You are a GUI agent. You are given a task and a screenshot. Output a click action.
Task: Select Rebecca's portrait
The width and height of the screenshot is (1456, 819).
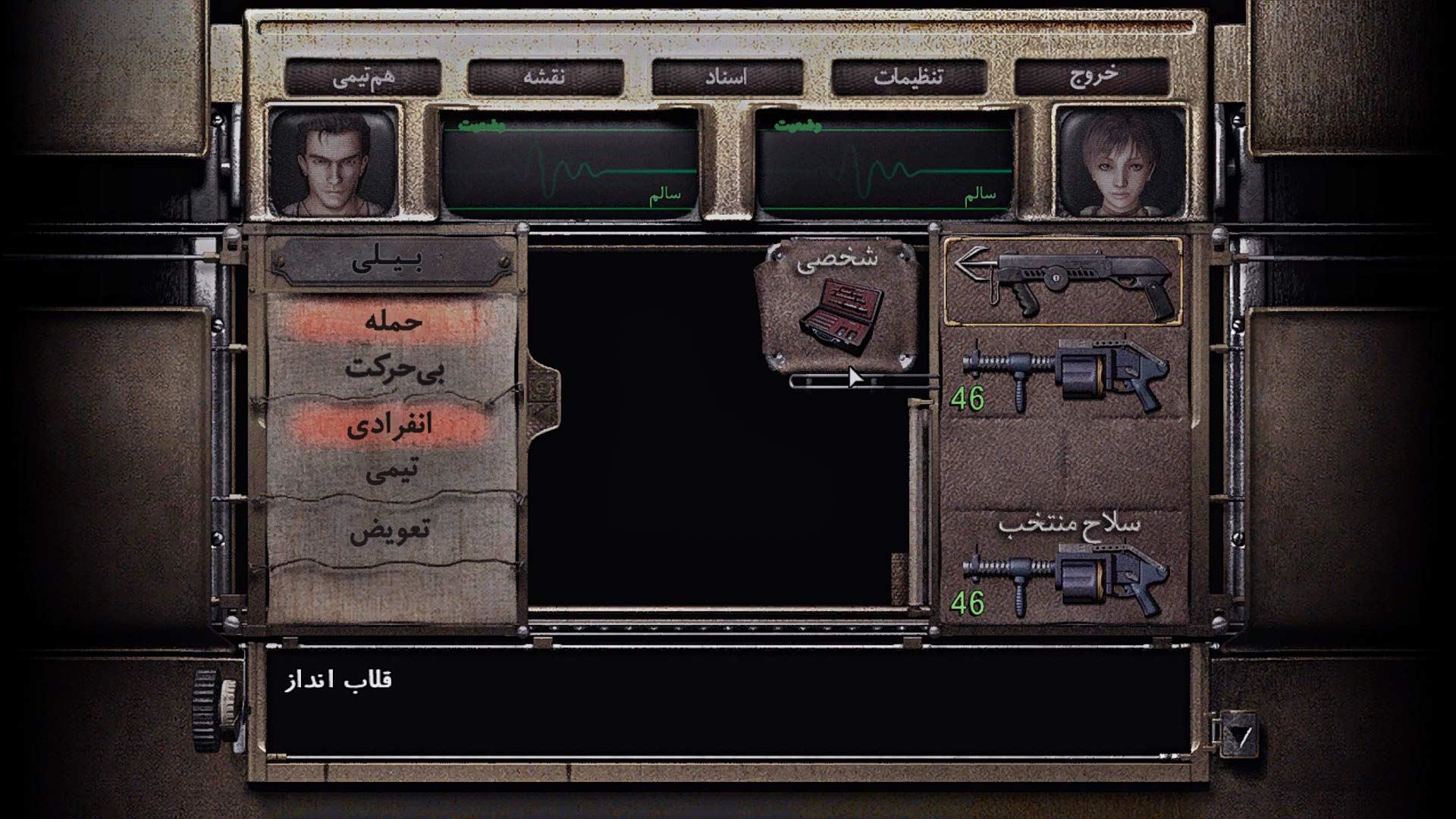pyautogui.click(x=1122, y=162)
